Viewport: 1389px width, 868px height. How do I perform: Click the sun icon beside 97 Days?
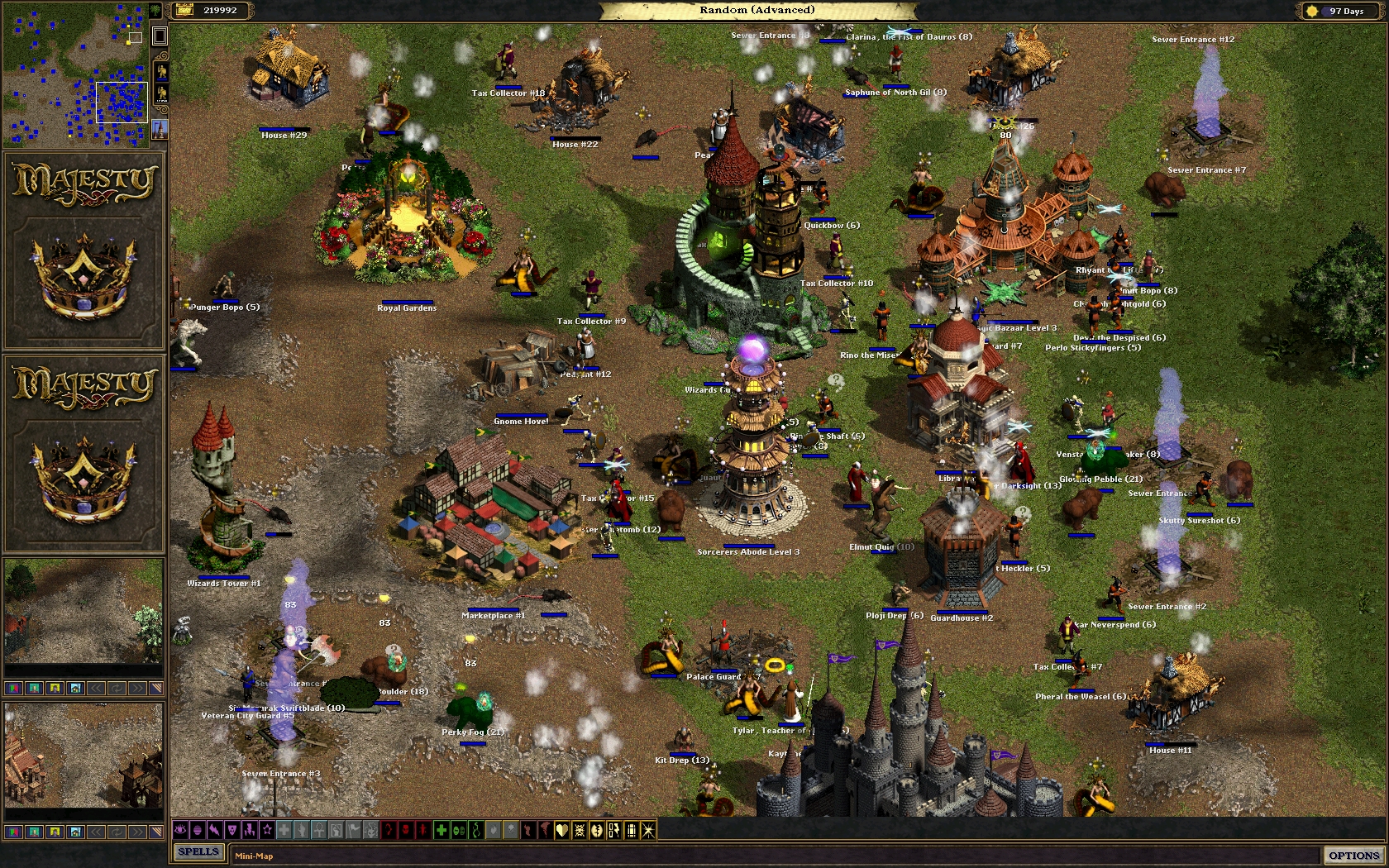pyautogui.click(x=1312, y=11)
